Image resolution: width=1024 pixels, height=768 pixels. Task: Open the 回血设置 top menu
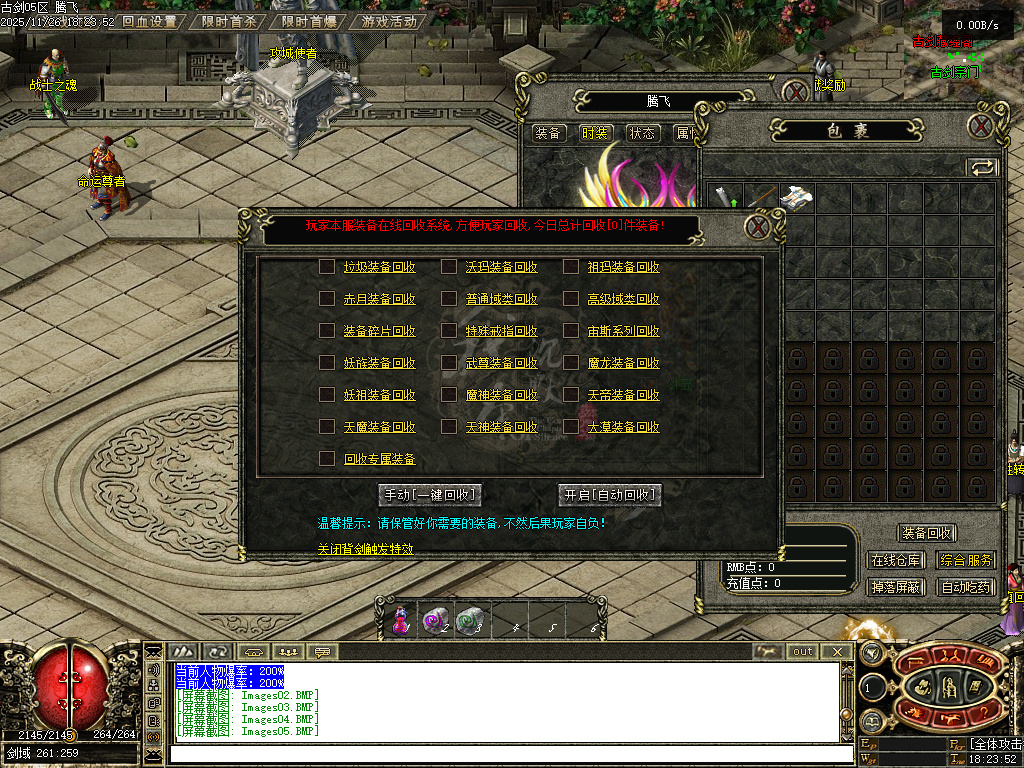point(150,21)
